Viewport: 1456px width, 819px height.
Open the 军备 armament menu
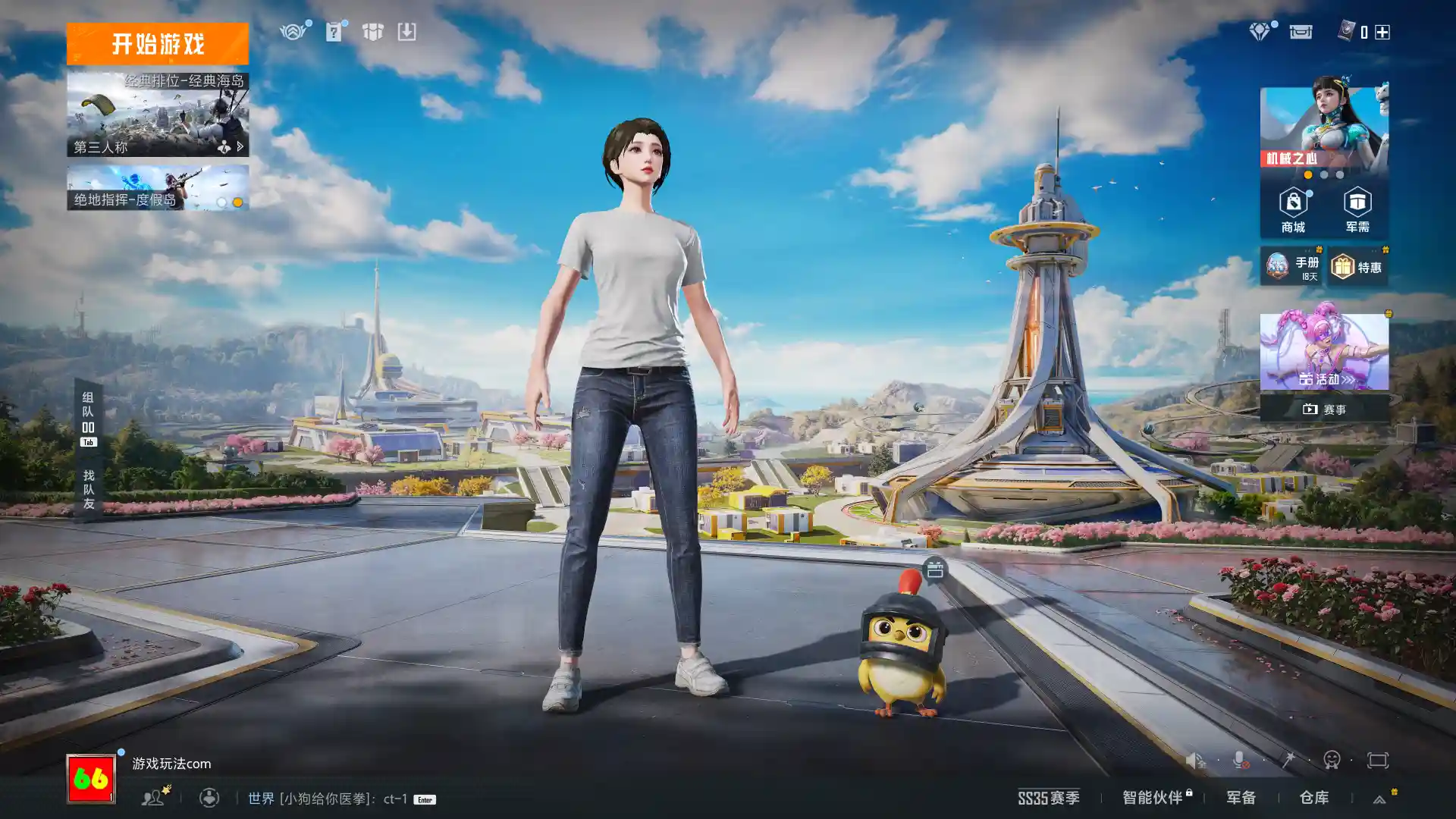[1241, 798]
